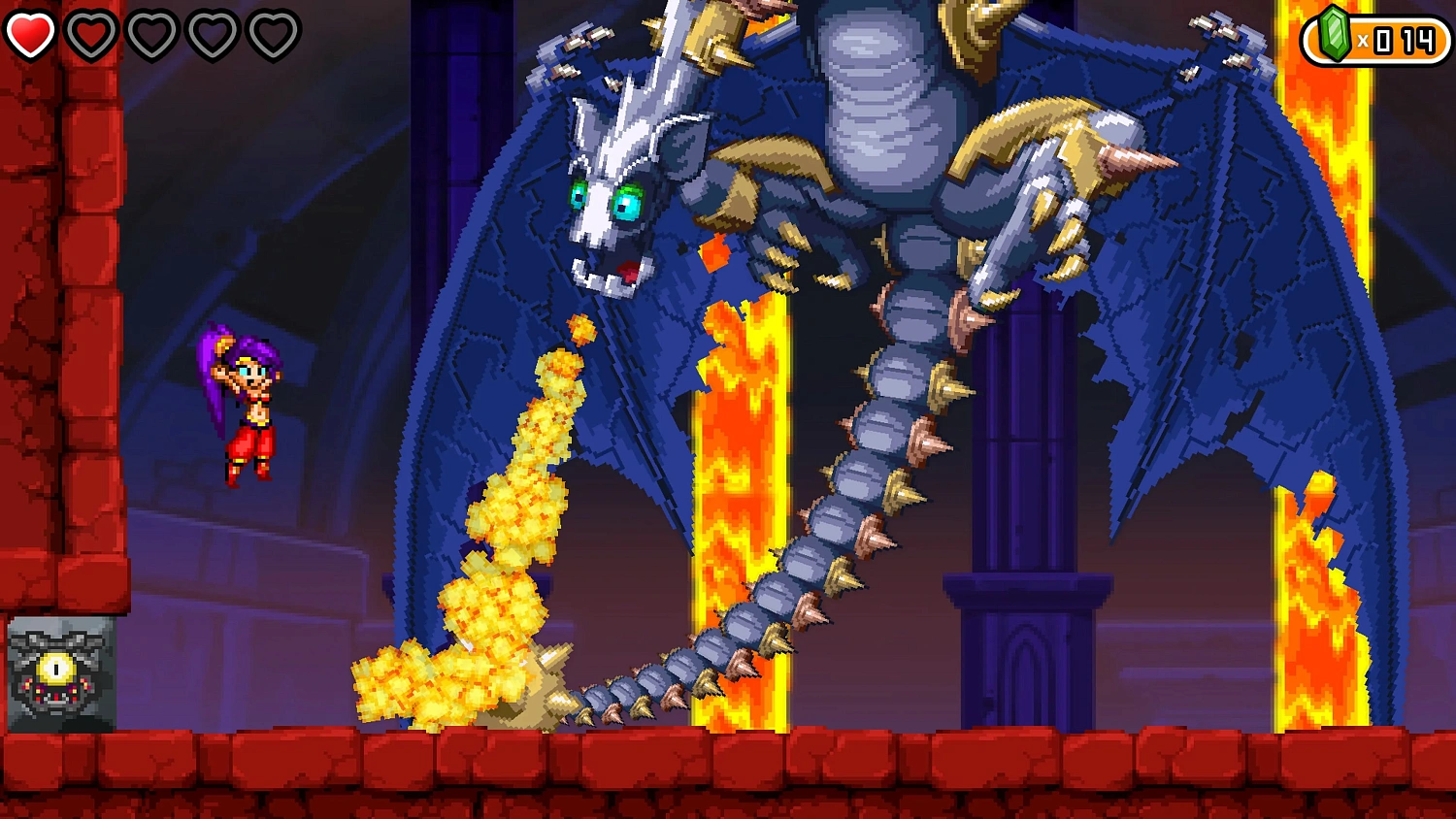Select the green gem currency icon
This screenshot has height=819, width=1456.
click(1336, 33)
